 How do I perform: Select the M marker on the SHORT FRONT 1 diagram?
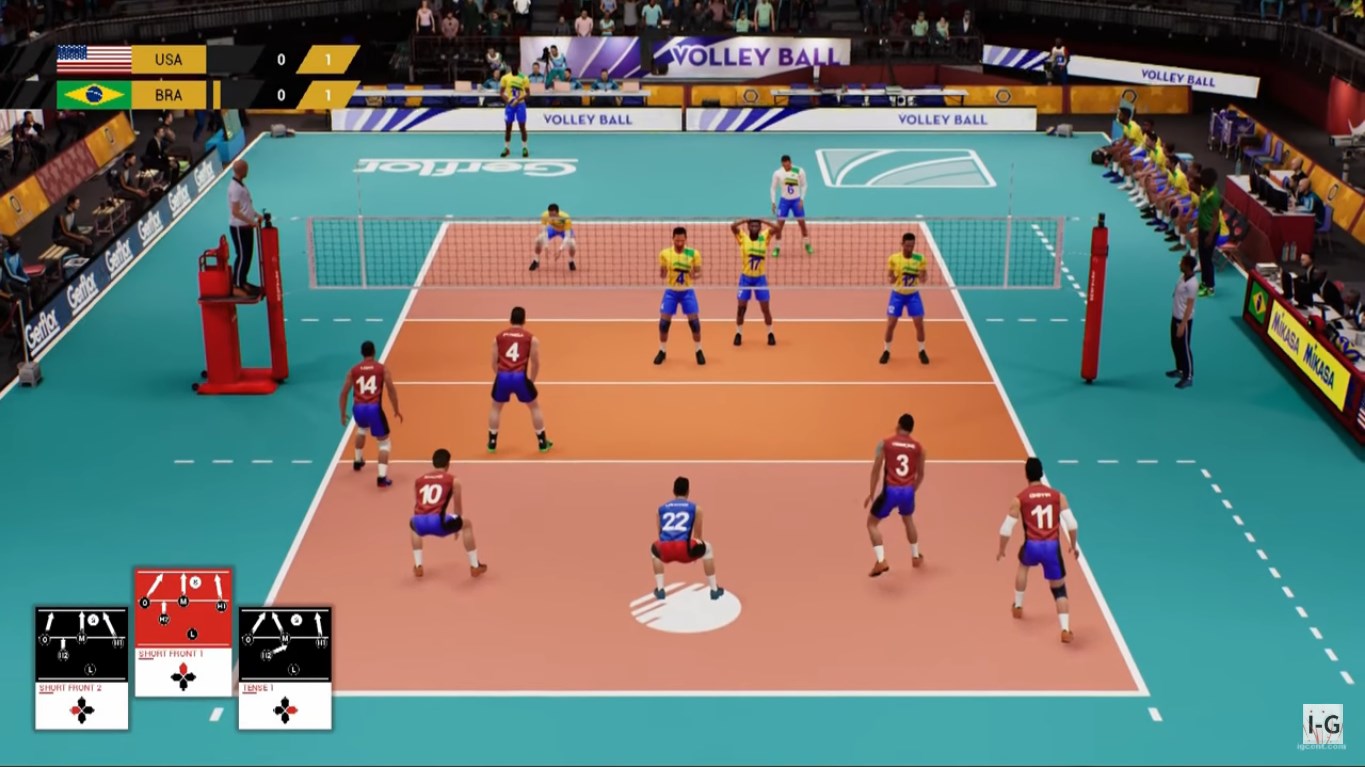click(x=184, y=600)
